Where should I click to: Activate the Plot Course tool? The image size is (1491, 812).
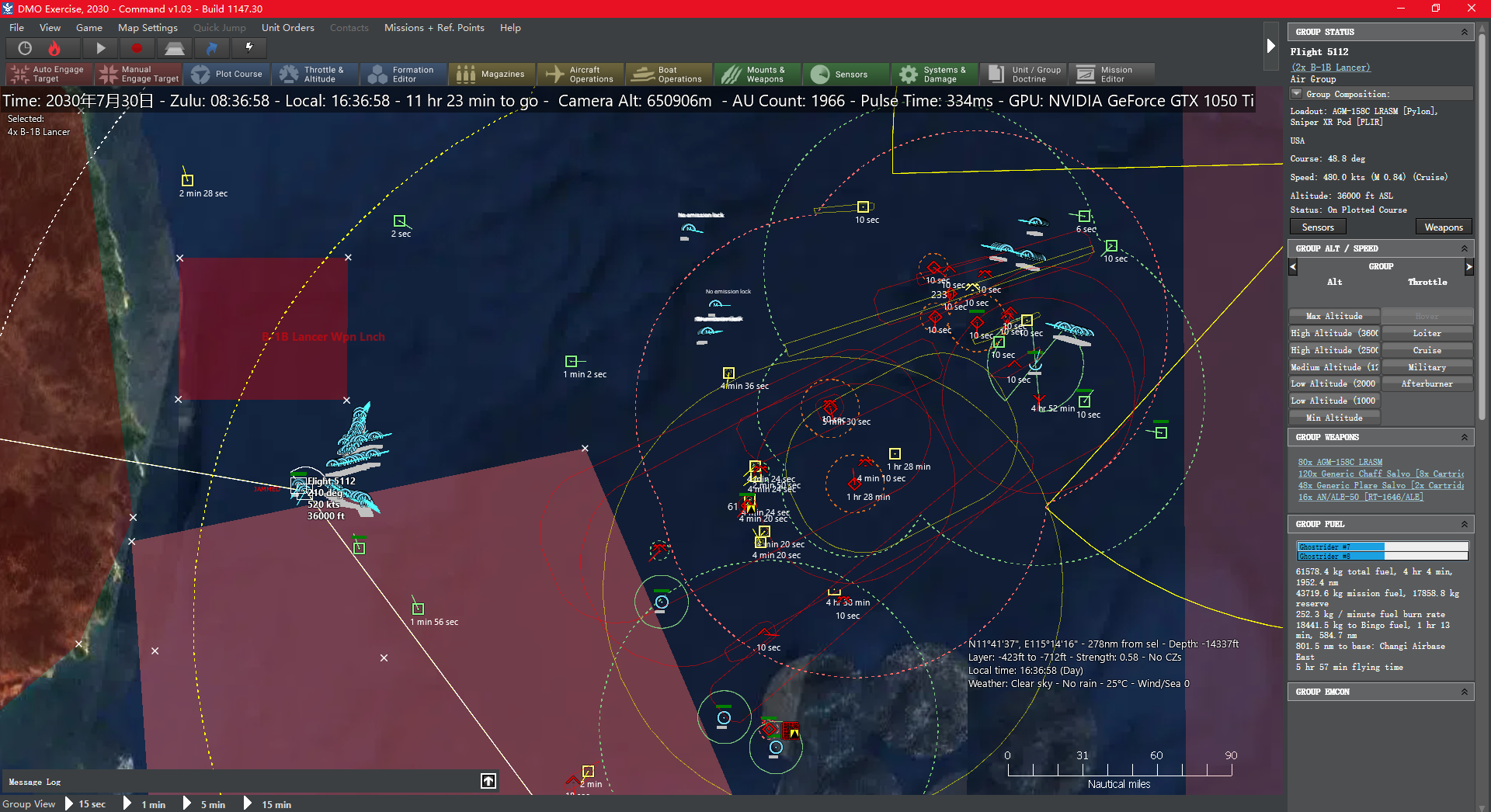[228, 74]
